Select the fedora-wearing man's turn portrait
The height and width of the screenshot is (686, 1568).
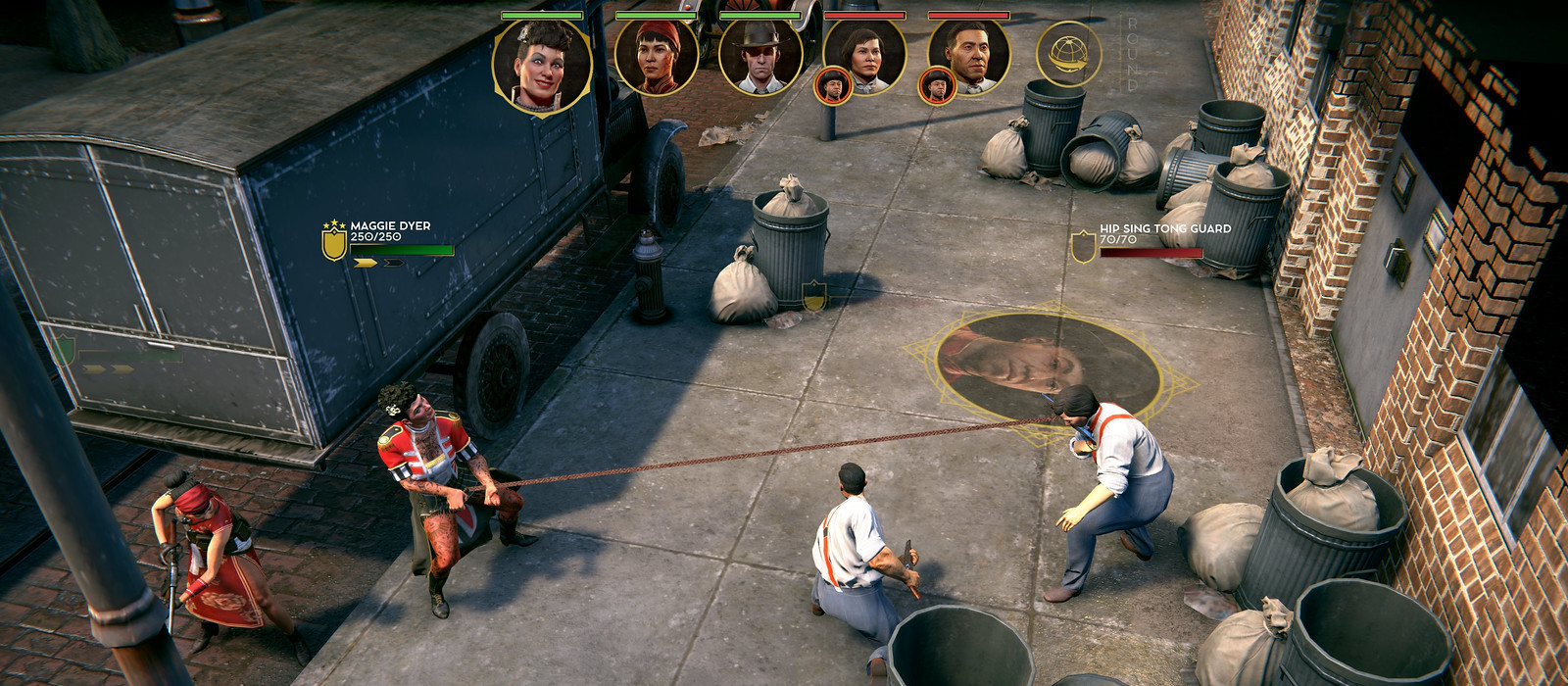tap(760, 57)
